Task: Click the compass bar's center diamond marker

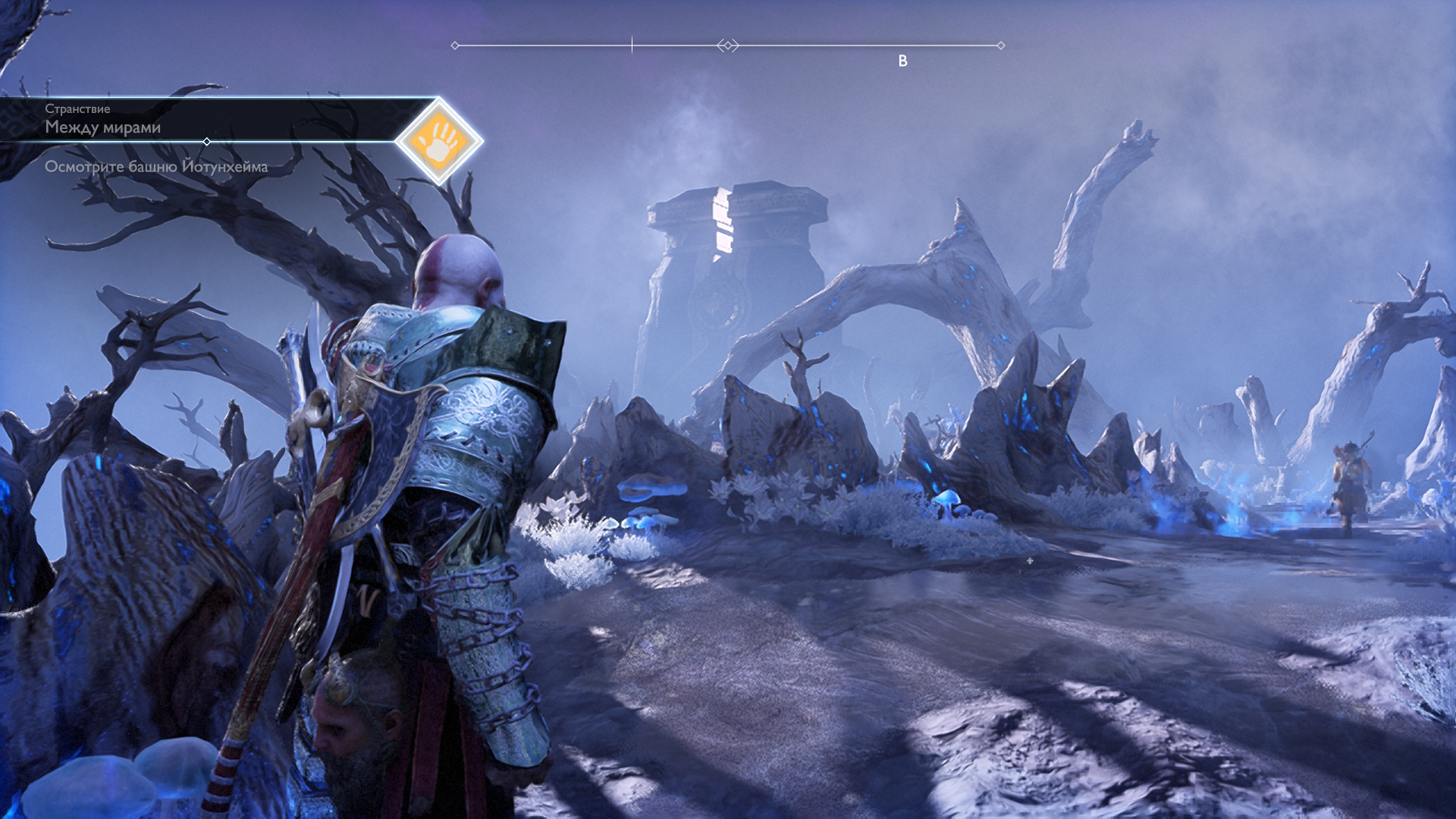Action: point(728,45)
